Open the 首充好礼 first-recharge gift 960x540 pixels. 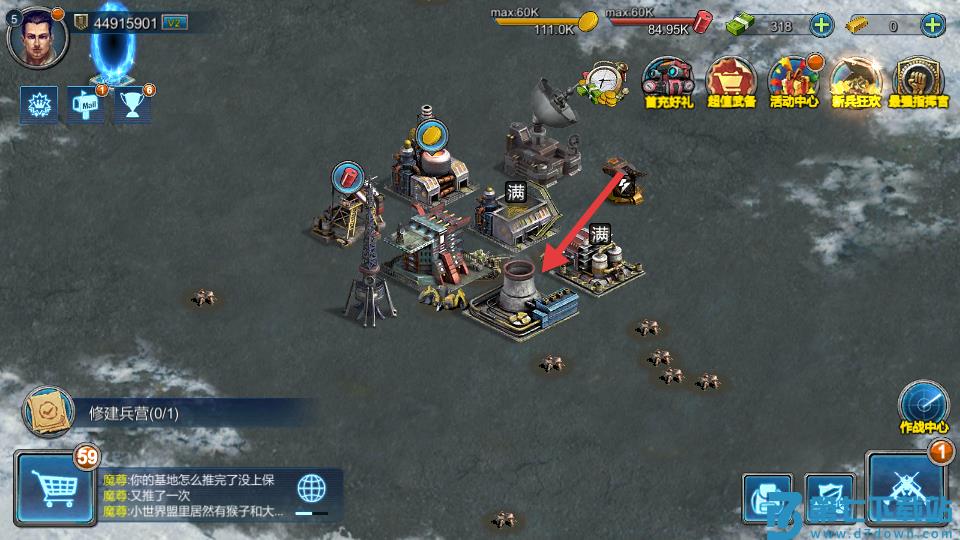(x=666, y=81)
